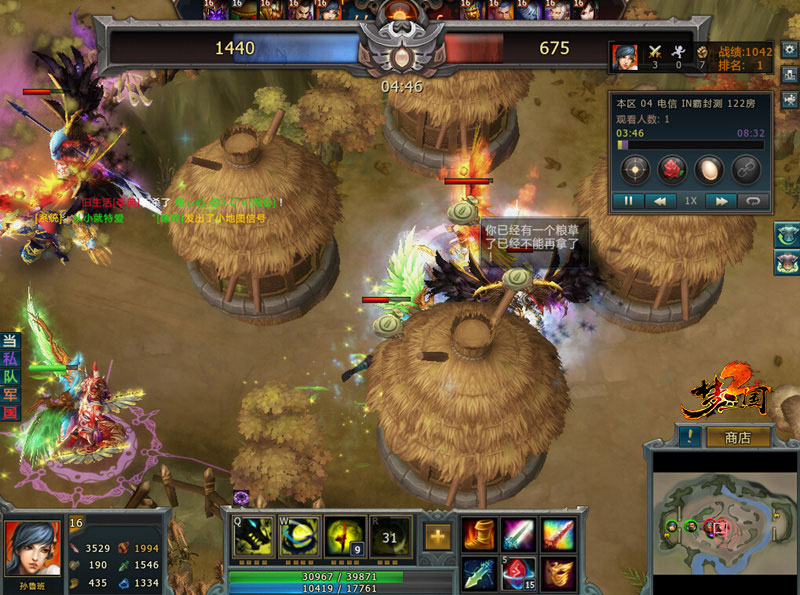Activate the W skill
This screenshot has width=800, height=595.
click(x=299, y=537)
